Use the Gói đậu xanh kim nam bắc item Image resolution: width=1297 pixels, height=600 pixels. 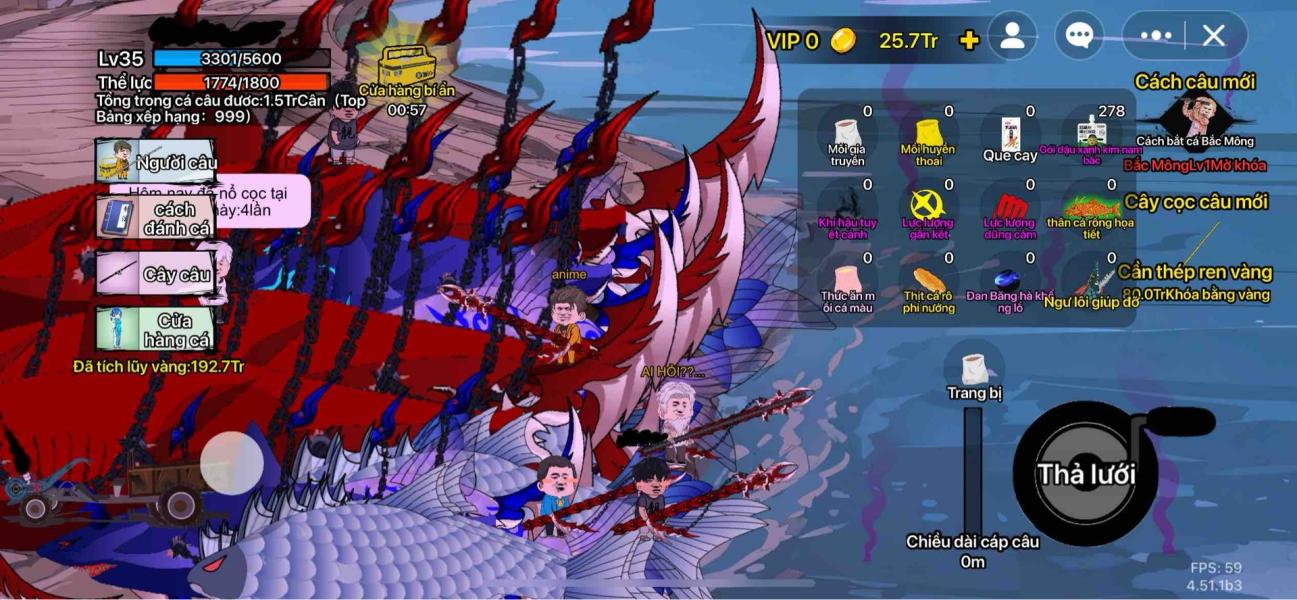1091,137
